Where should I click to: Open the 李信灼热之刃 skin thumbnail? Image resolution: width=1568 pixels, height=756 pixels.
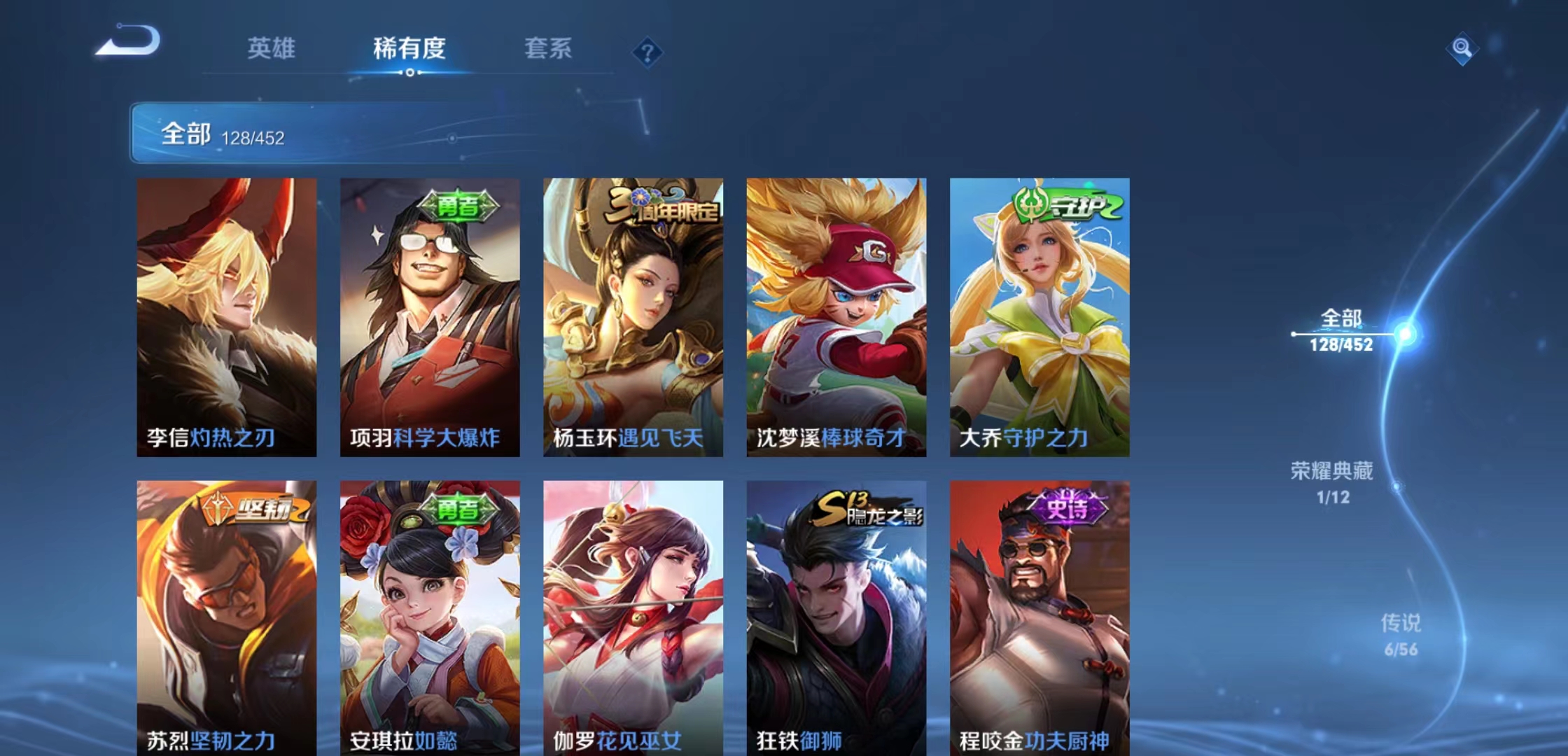point(227,308)
